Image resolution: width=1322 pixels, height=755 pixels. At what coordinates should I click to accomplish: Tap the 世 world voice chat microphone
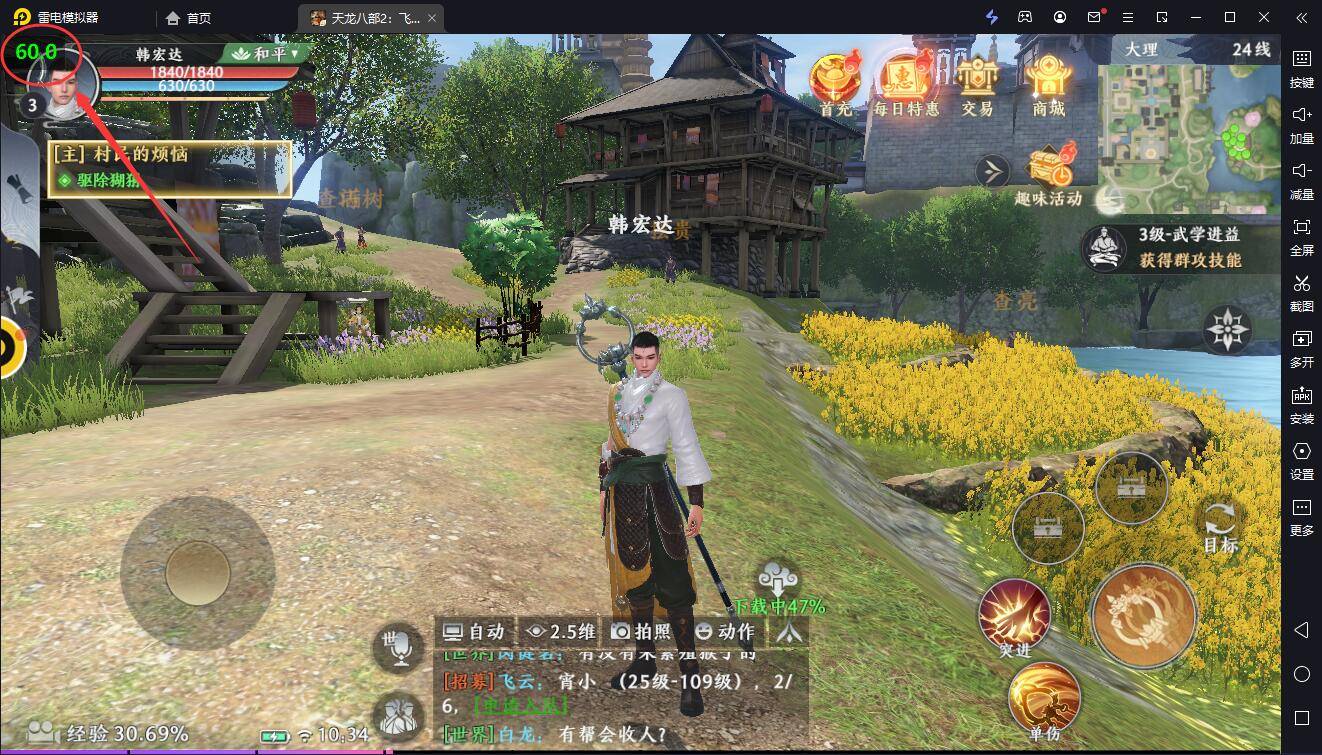(401, 649)
